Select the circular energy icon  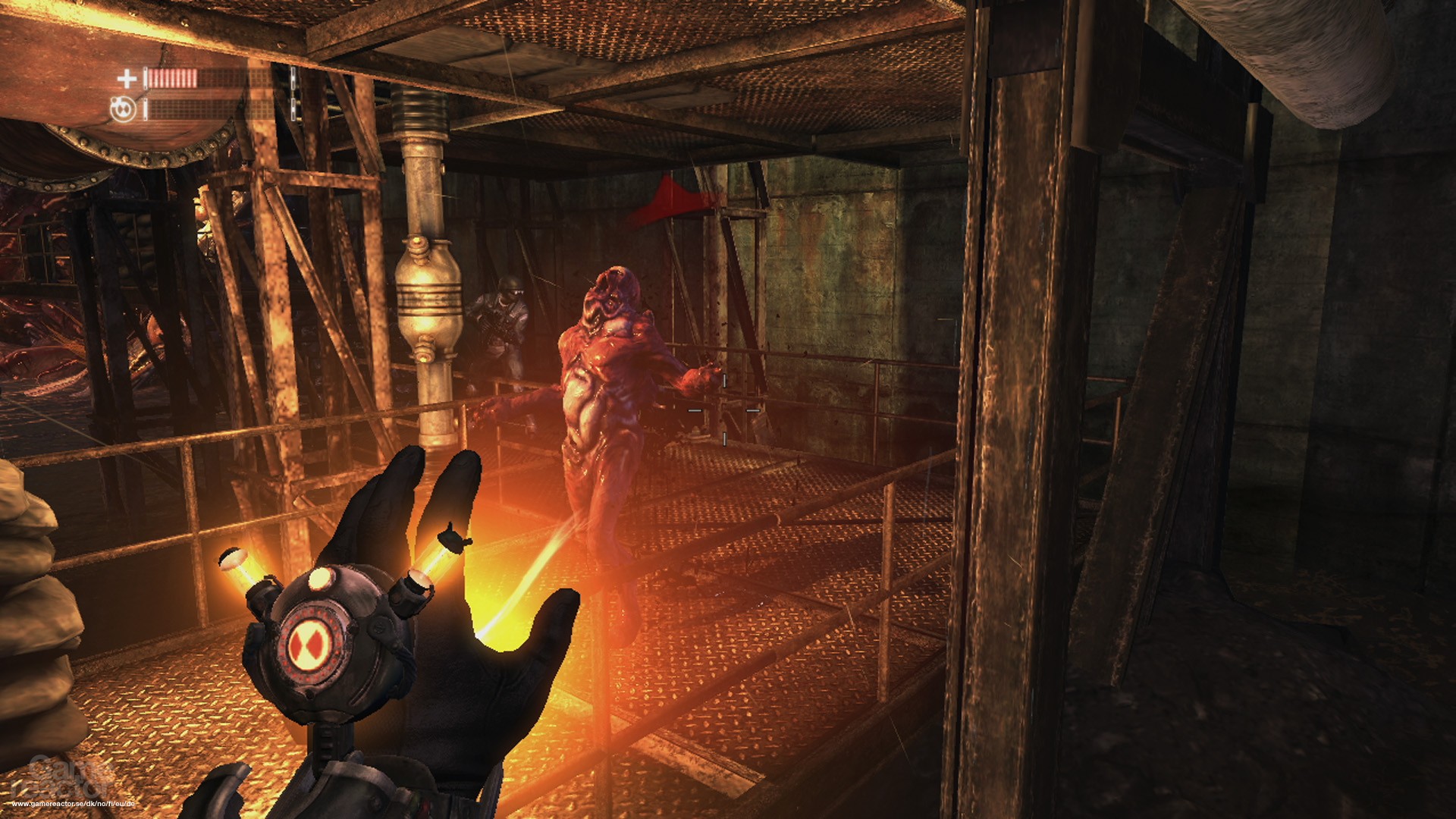123,110
